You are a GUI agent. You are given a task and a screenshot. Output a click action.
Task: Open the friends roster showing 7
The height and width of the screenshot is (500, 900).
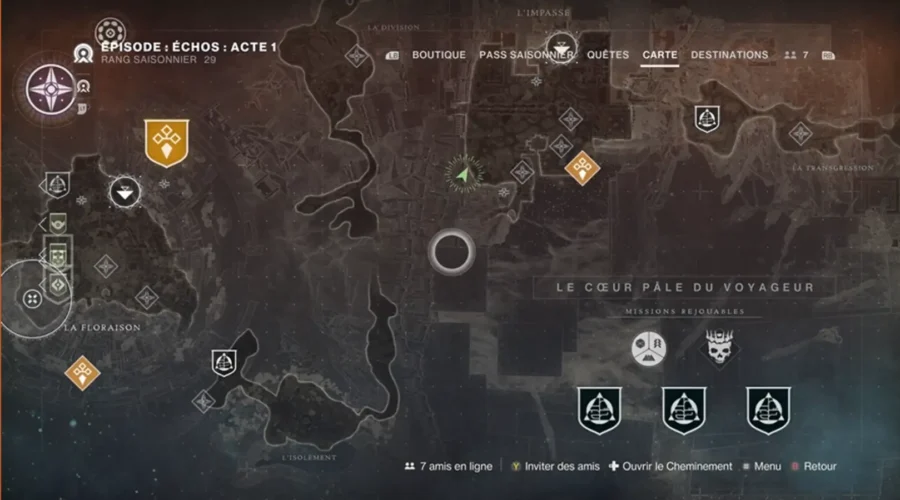coord(797,55)
